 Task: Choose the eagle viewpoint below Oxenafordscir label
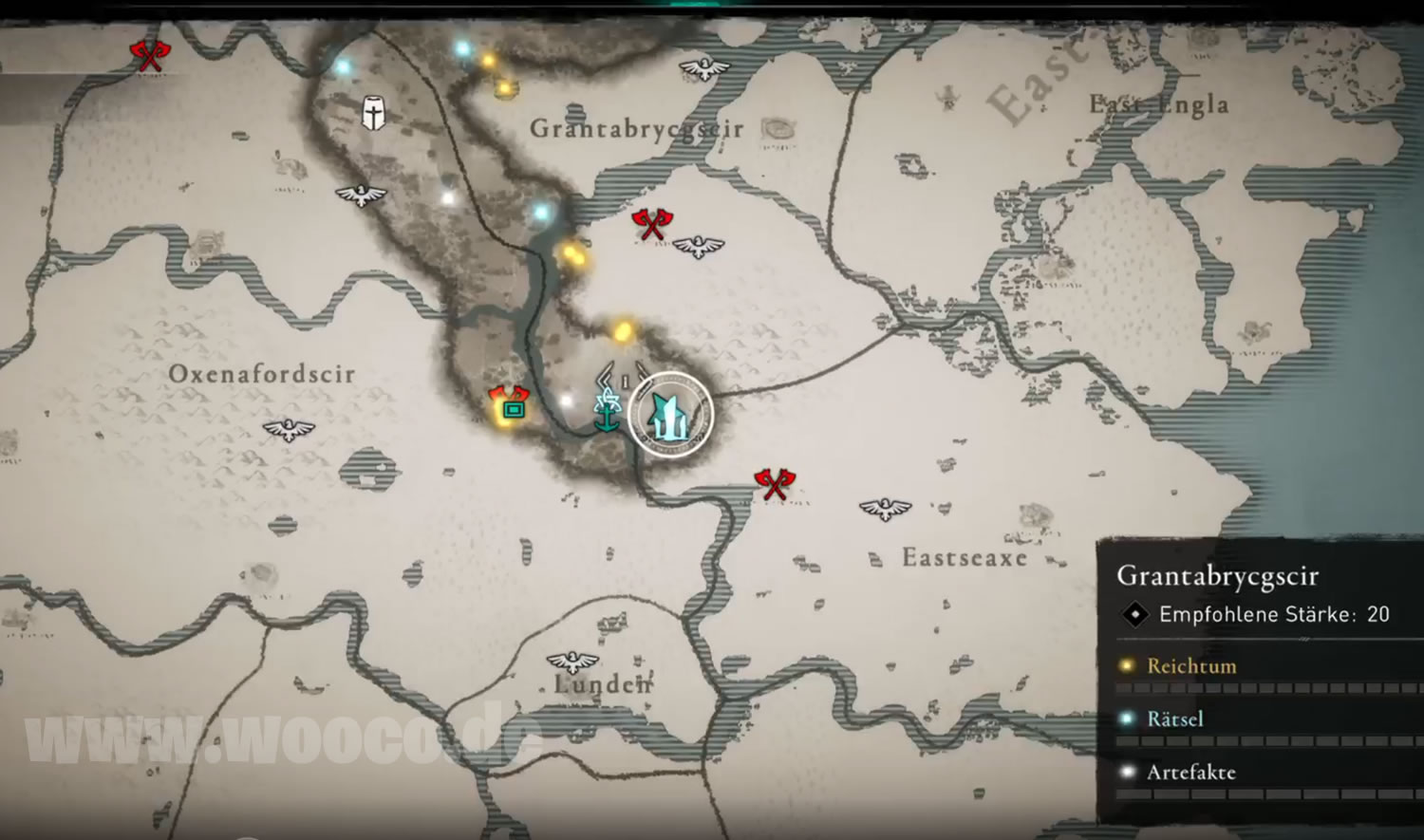pyautogui.click(x=289, y=429)
